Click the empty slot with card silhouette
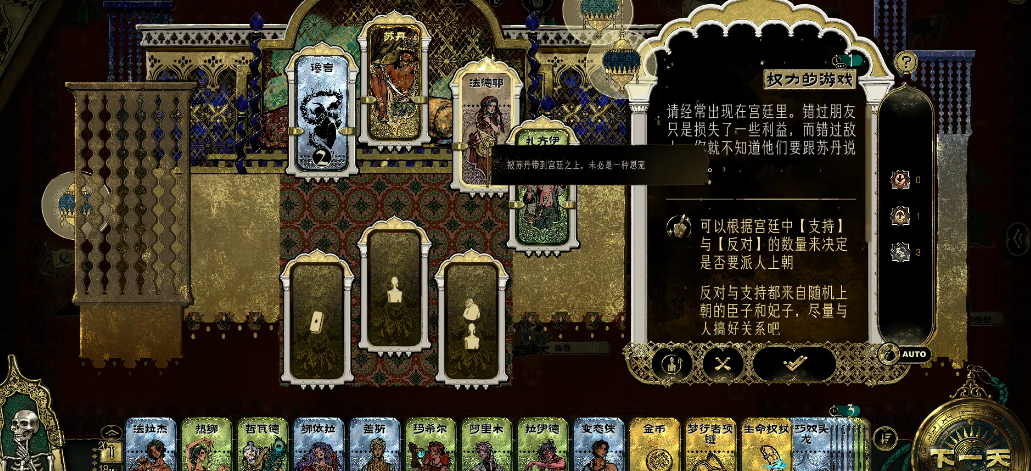The image size is (1031, 471). (x=314, y=320)
